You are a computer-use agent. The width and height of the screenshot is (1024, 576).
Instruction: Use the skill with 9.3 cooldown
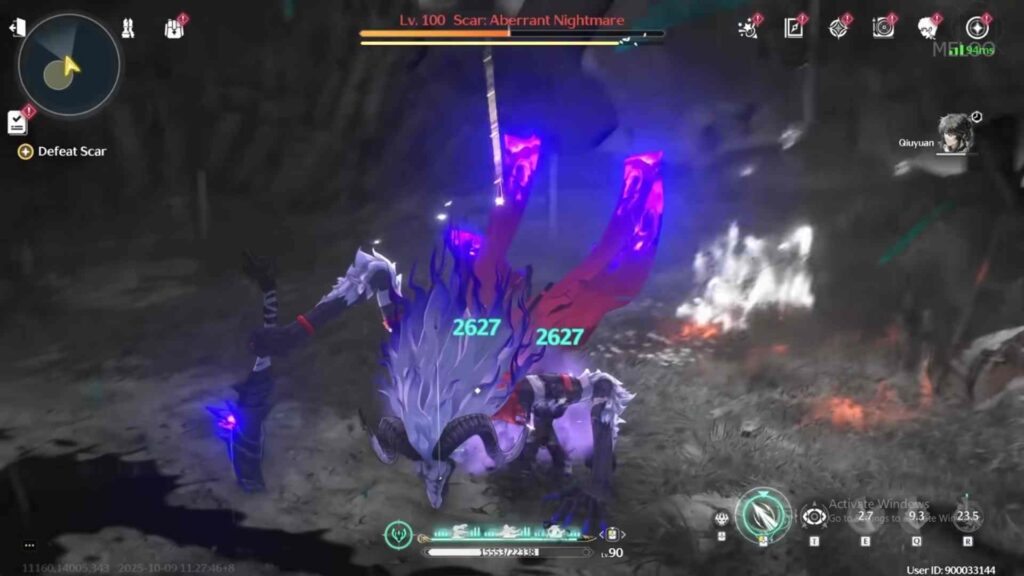point(916,517)
